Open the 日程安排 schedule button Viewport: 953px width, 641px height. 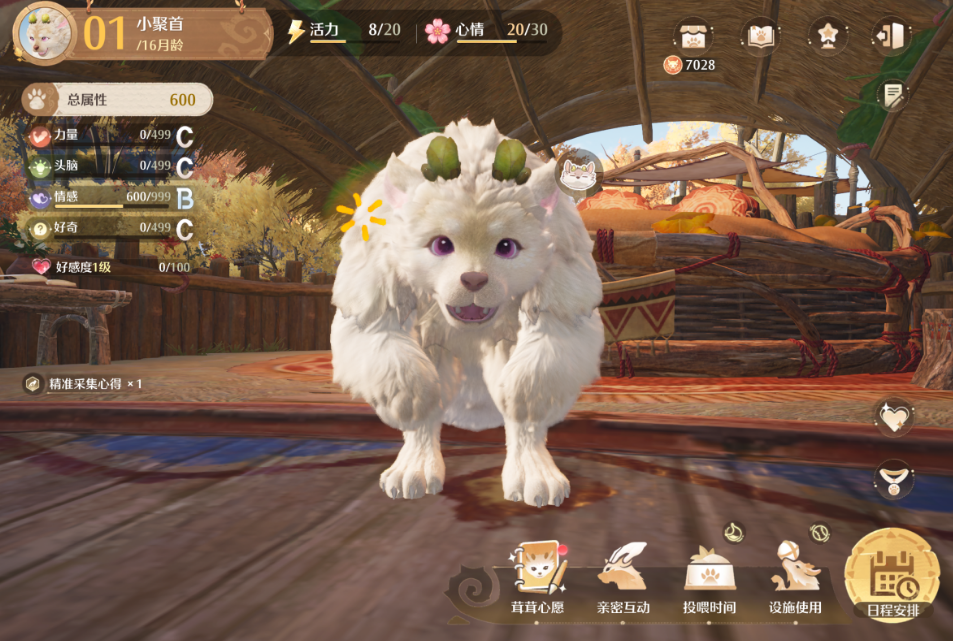click(x=891, y=577)
